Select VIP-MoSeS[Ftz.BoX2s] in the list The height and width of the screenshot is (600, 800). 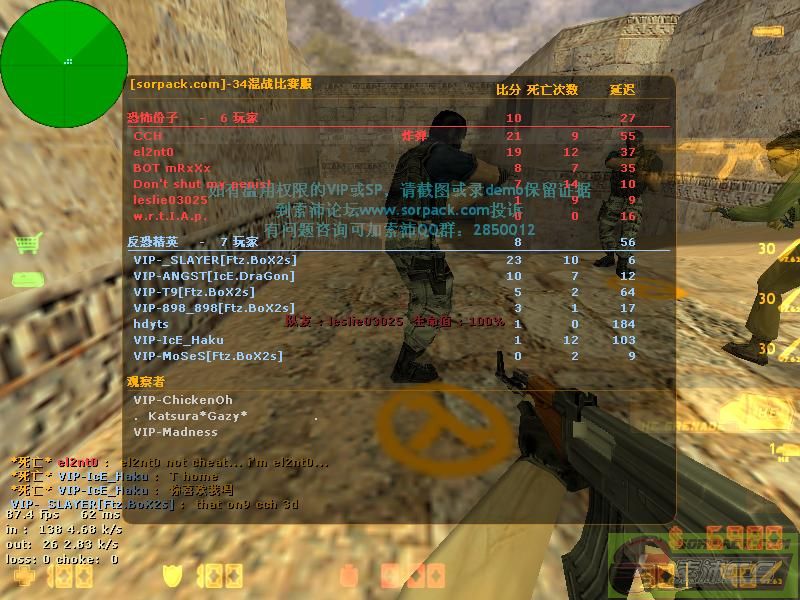[208, 356]
